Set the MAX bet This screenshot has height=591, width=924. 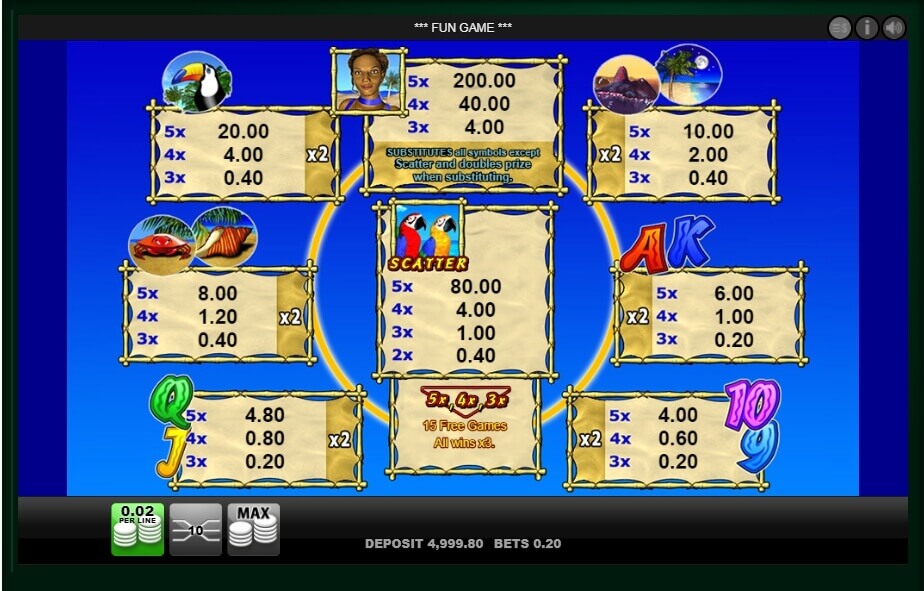(253, 528)
